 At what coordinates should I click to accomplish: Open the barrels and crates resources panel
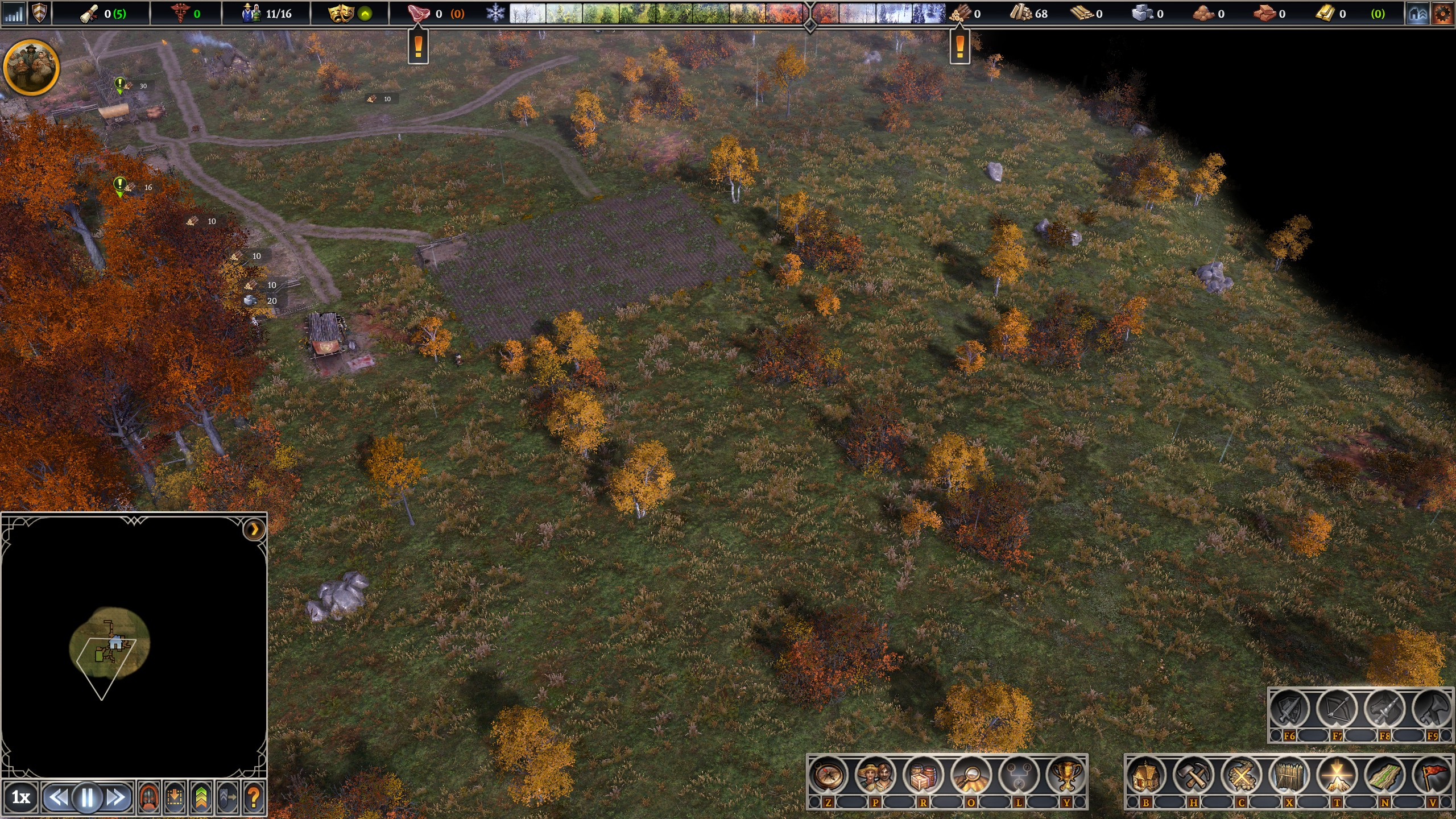click(924, 775)
